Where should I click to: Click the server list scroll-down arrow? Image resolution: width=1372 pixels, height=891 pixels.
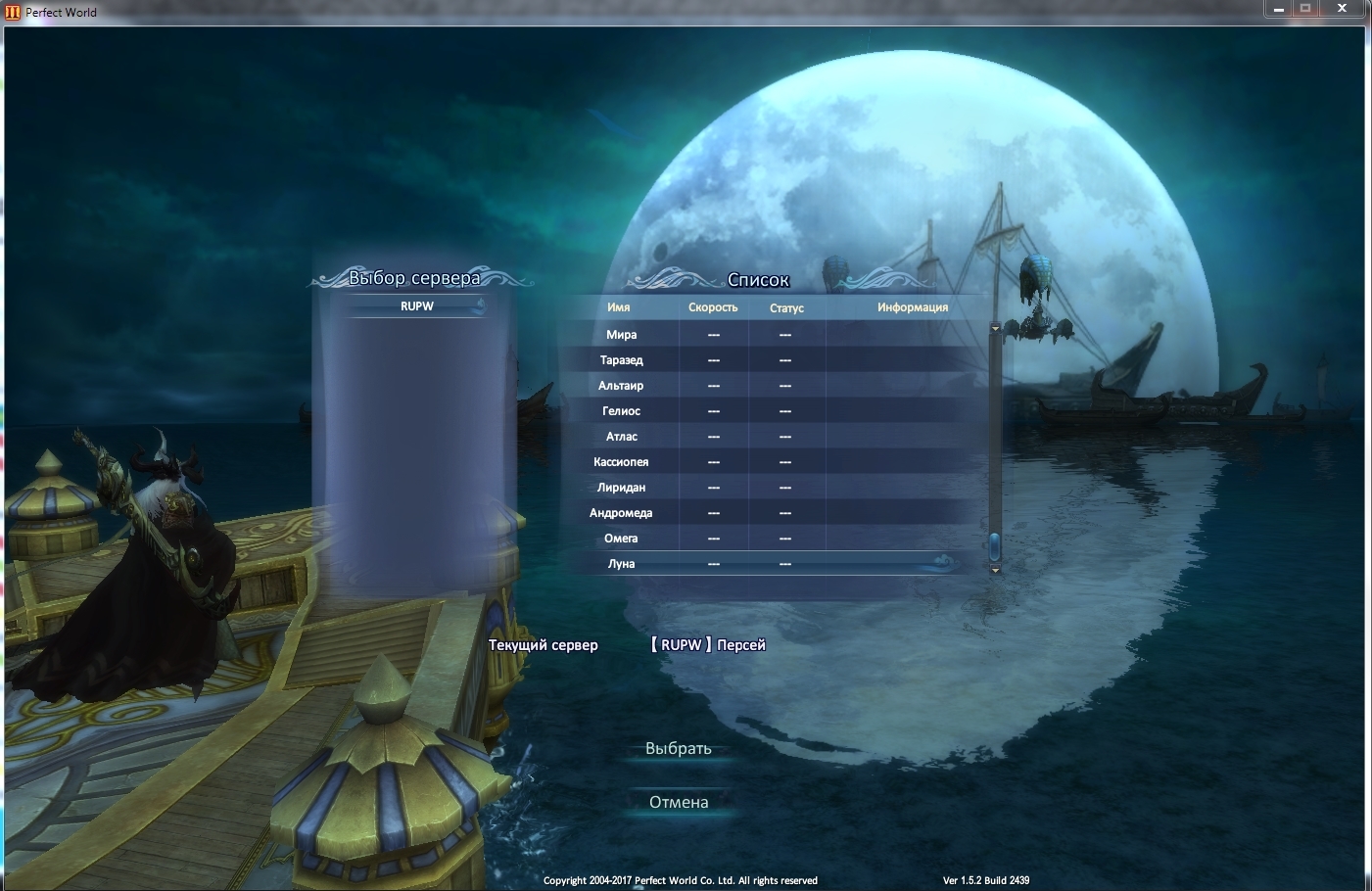click(x=995, y=570)
